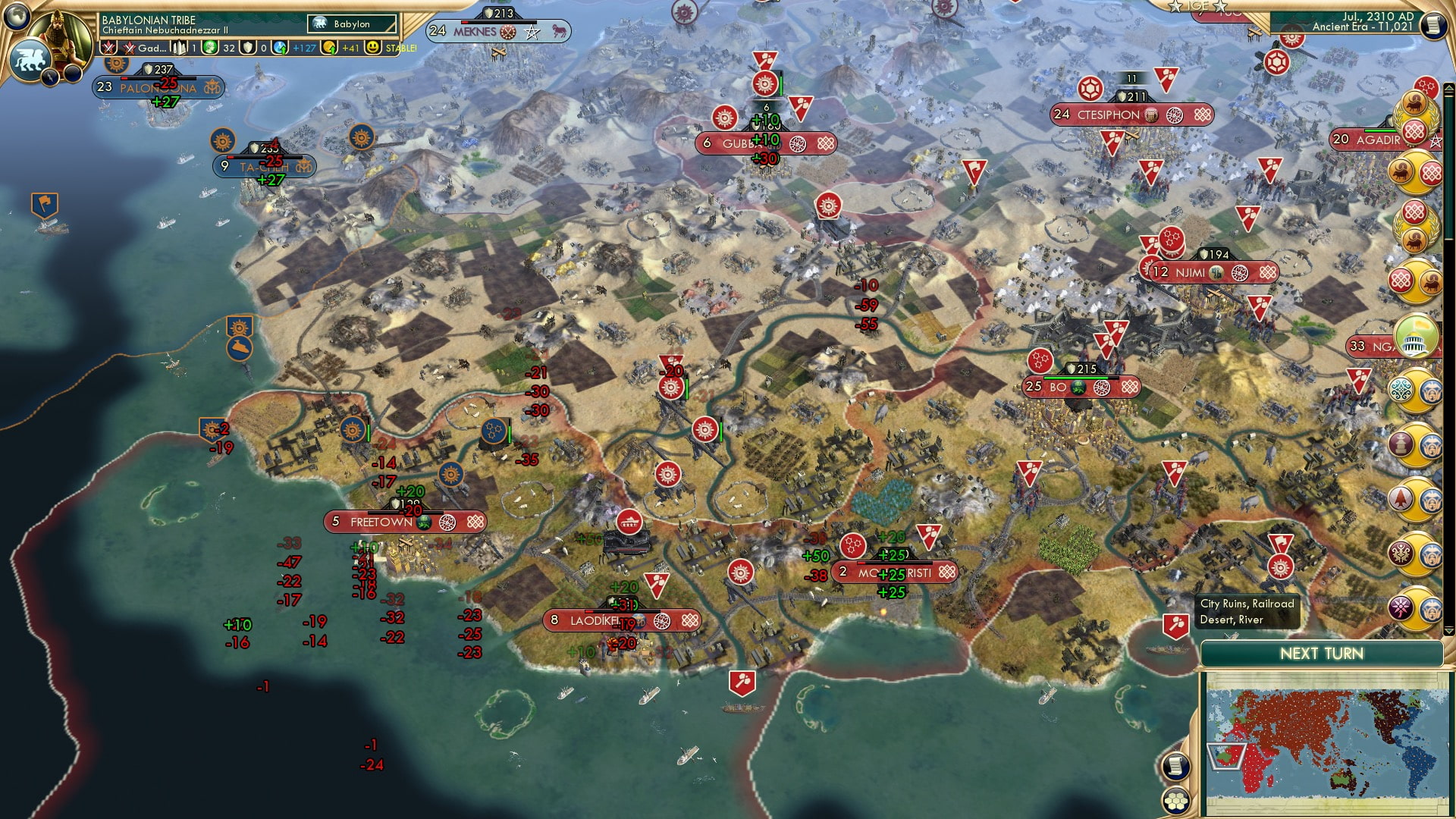Viewport: 1456px width, 819px height.
Task: Expand the minimap options triangle above the minimap
Action: (1448, 629)
